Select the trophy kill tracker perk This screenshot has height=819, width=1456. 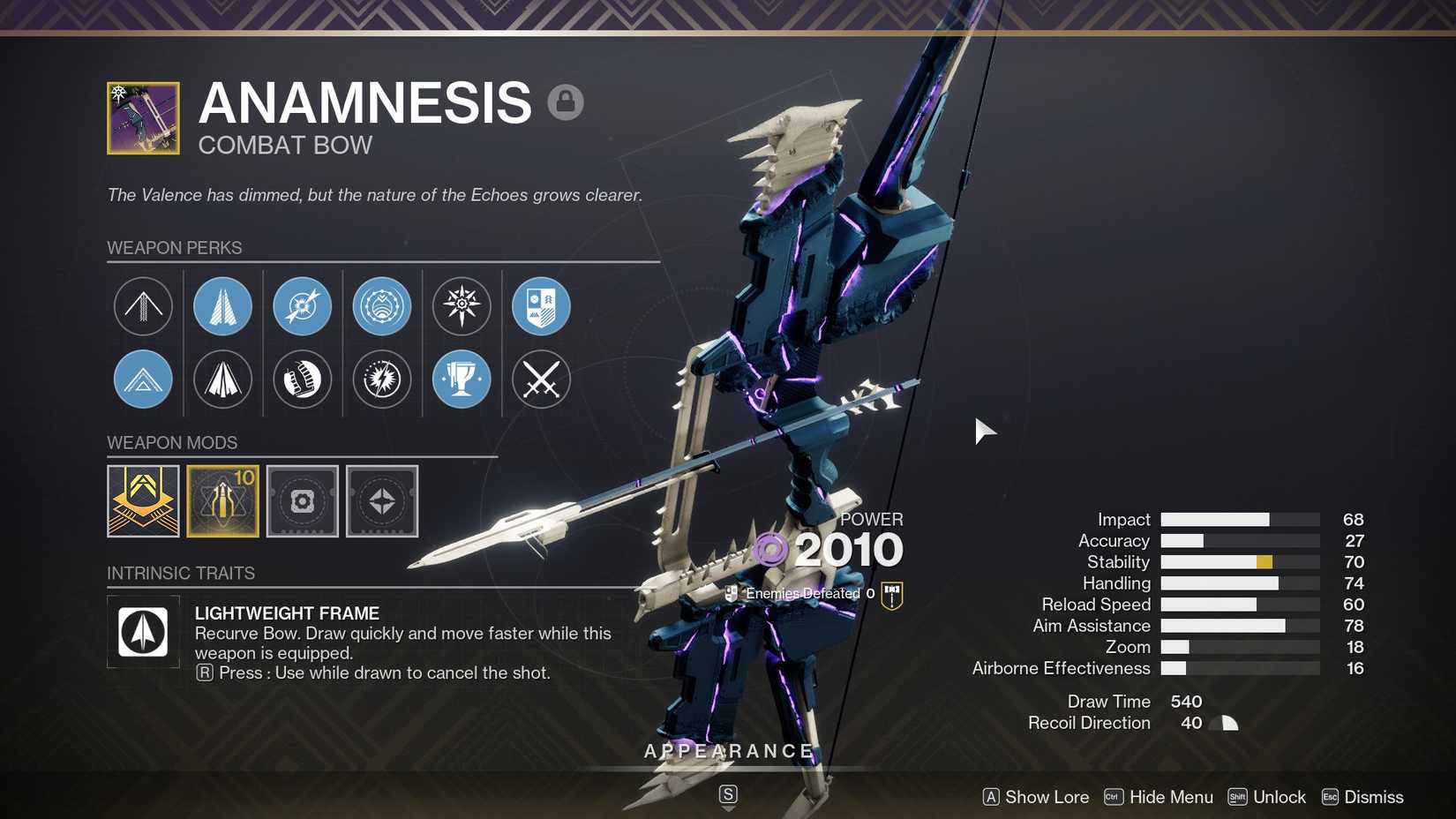(x=461, y=379)
